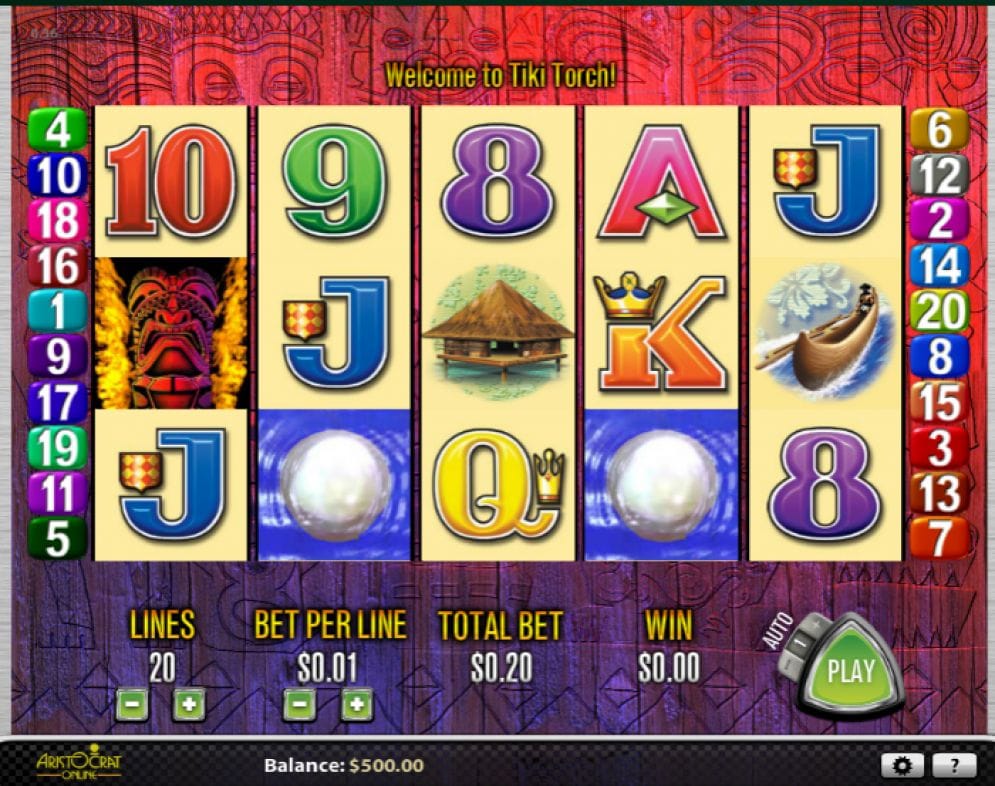Select payline 20 marker

(939, 312)
